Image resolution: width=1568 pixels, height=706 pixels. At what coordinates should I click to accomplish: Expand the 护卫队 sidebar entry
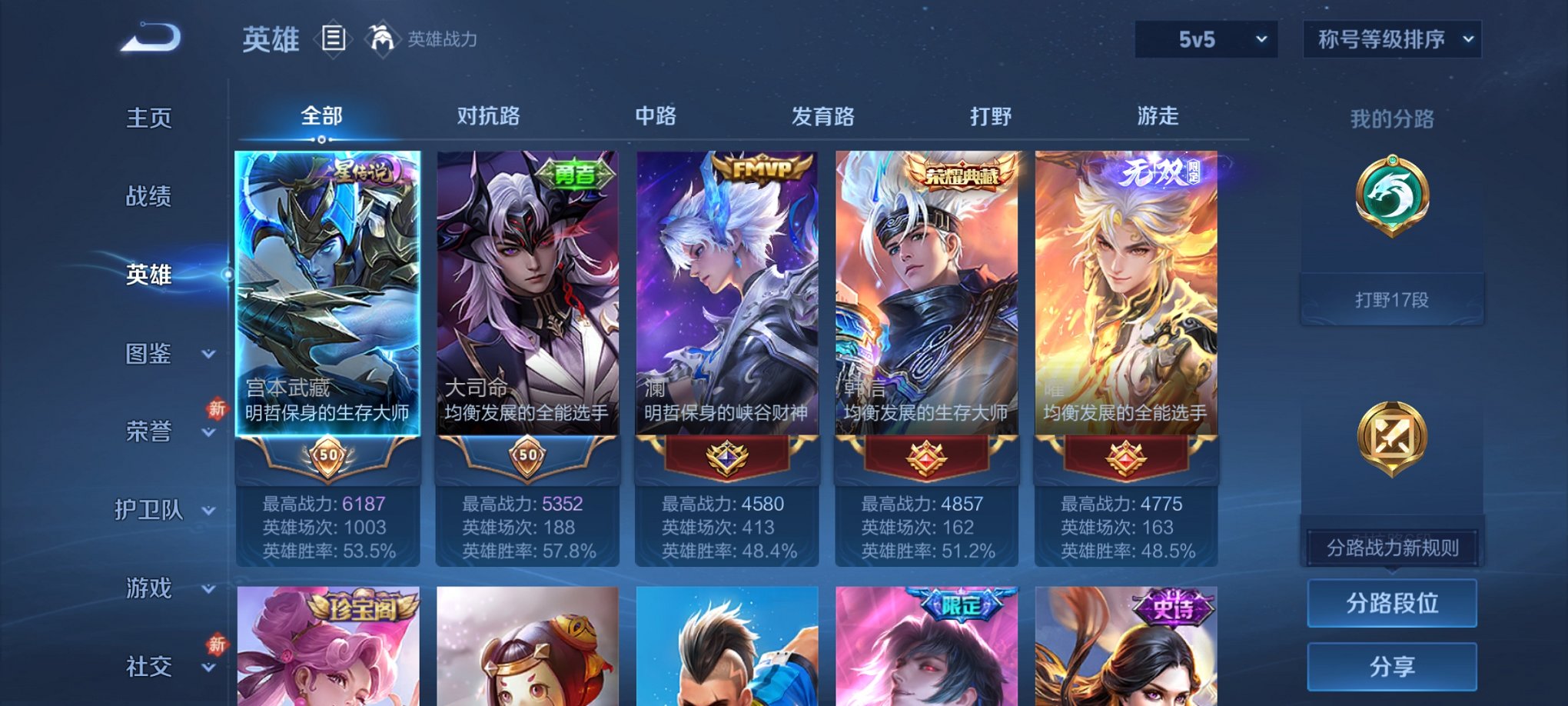[x=154, y=511]
